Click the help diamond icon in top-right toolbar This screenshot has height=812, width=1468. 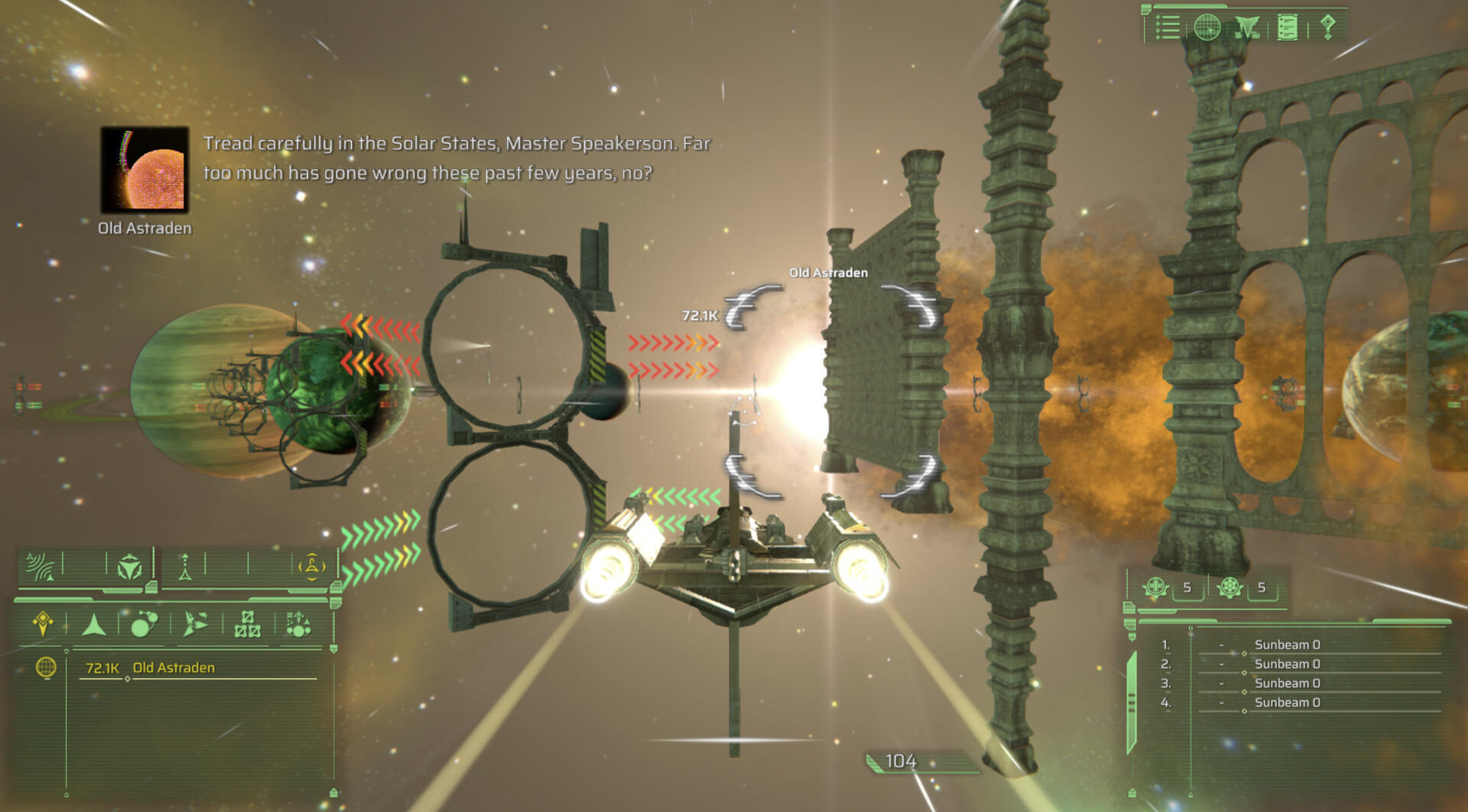coord(1327,27)
